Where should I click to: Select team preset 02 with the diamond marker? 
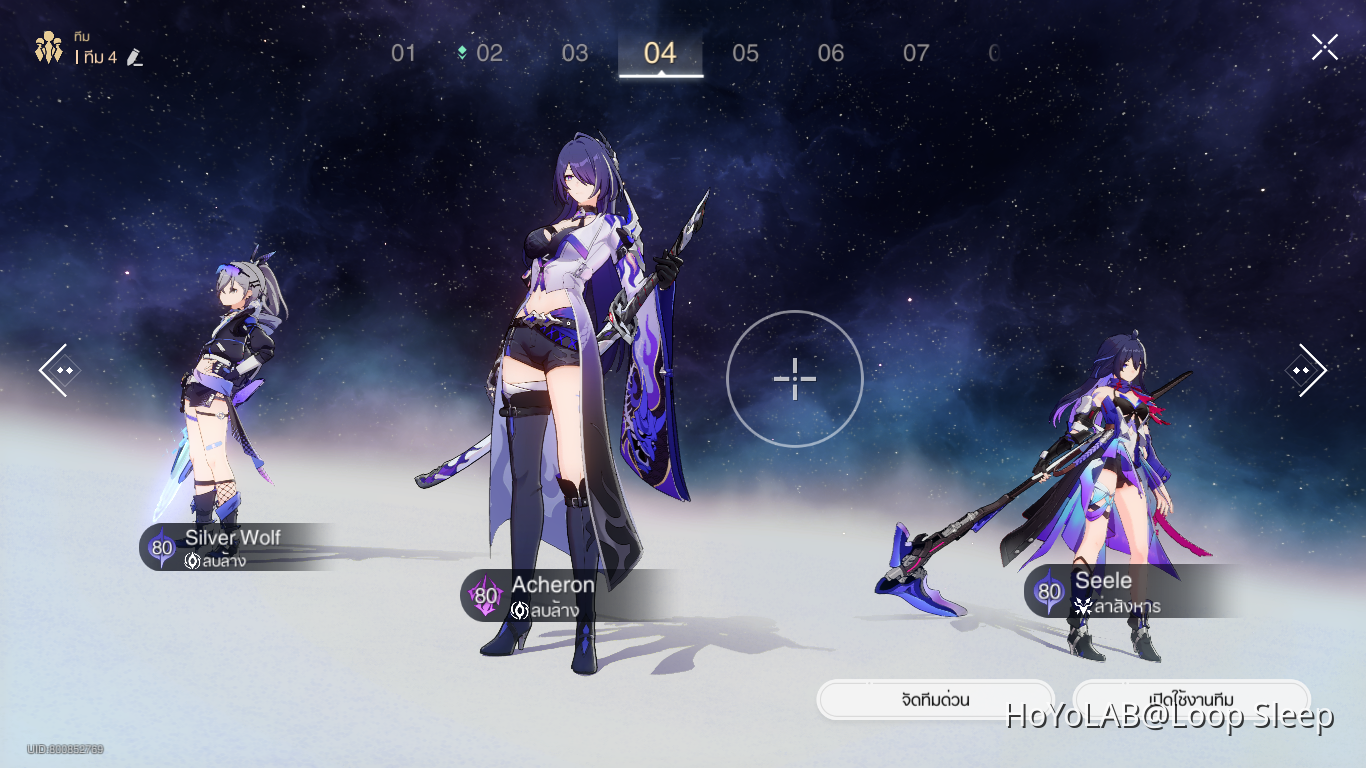489,54
